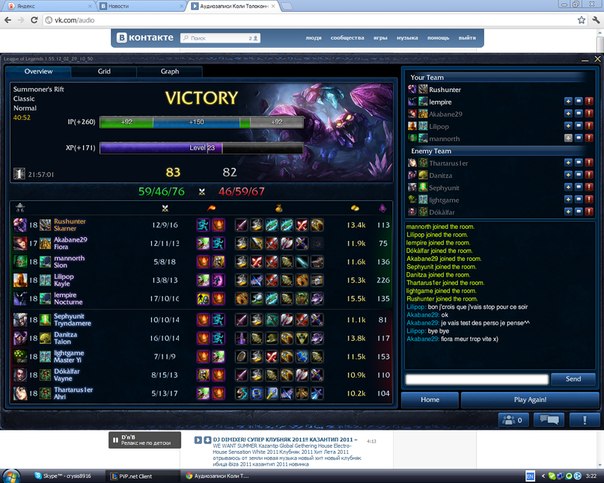The height and width of the screenshot is (483, 604).
Task: Open the friends list icon in bottom bar
Action: 492,420
